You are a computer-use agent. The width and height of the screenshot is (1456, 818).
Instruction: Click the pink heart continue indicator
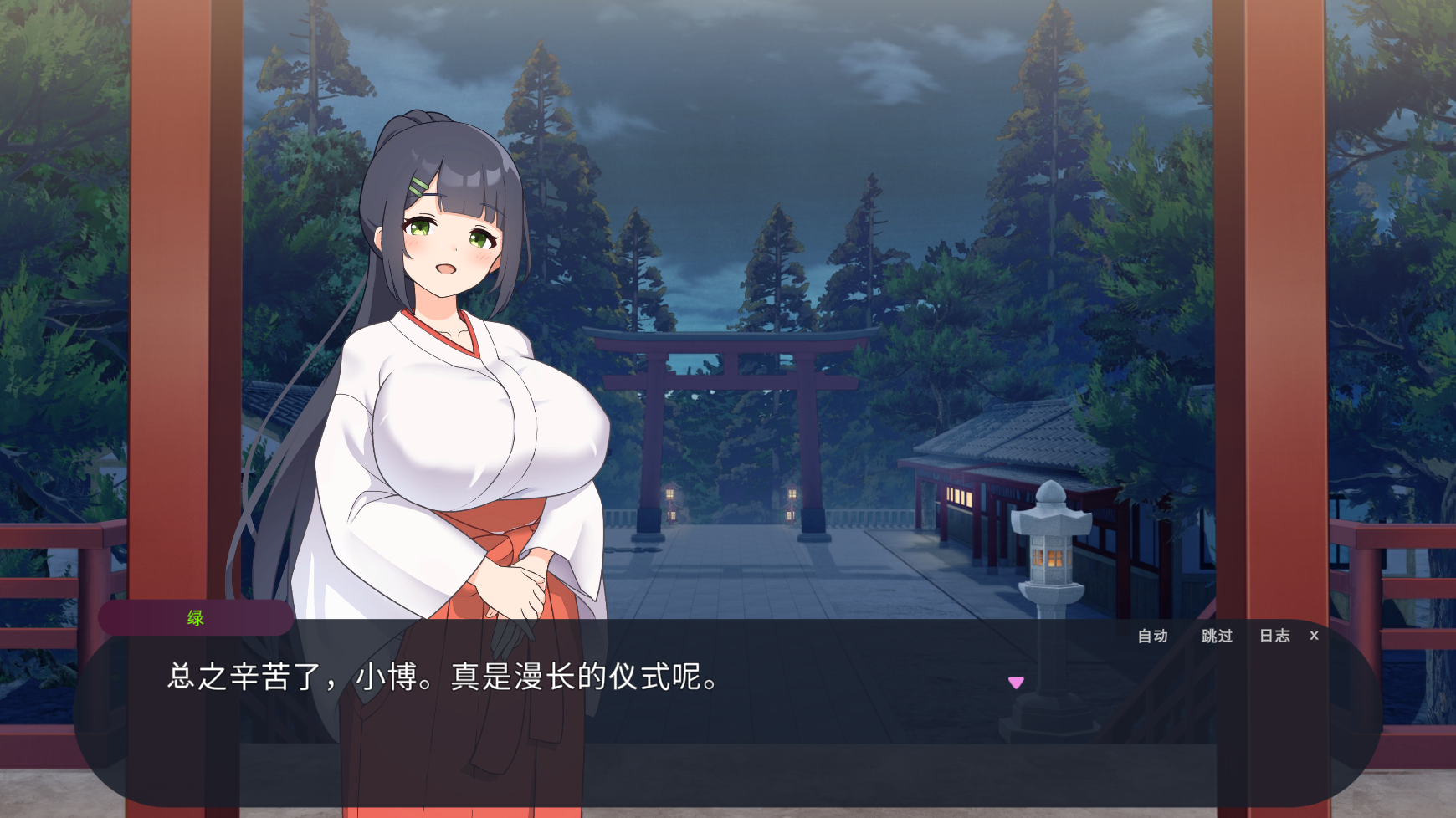coord(1018,682)
